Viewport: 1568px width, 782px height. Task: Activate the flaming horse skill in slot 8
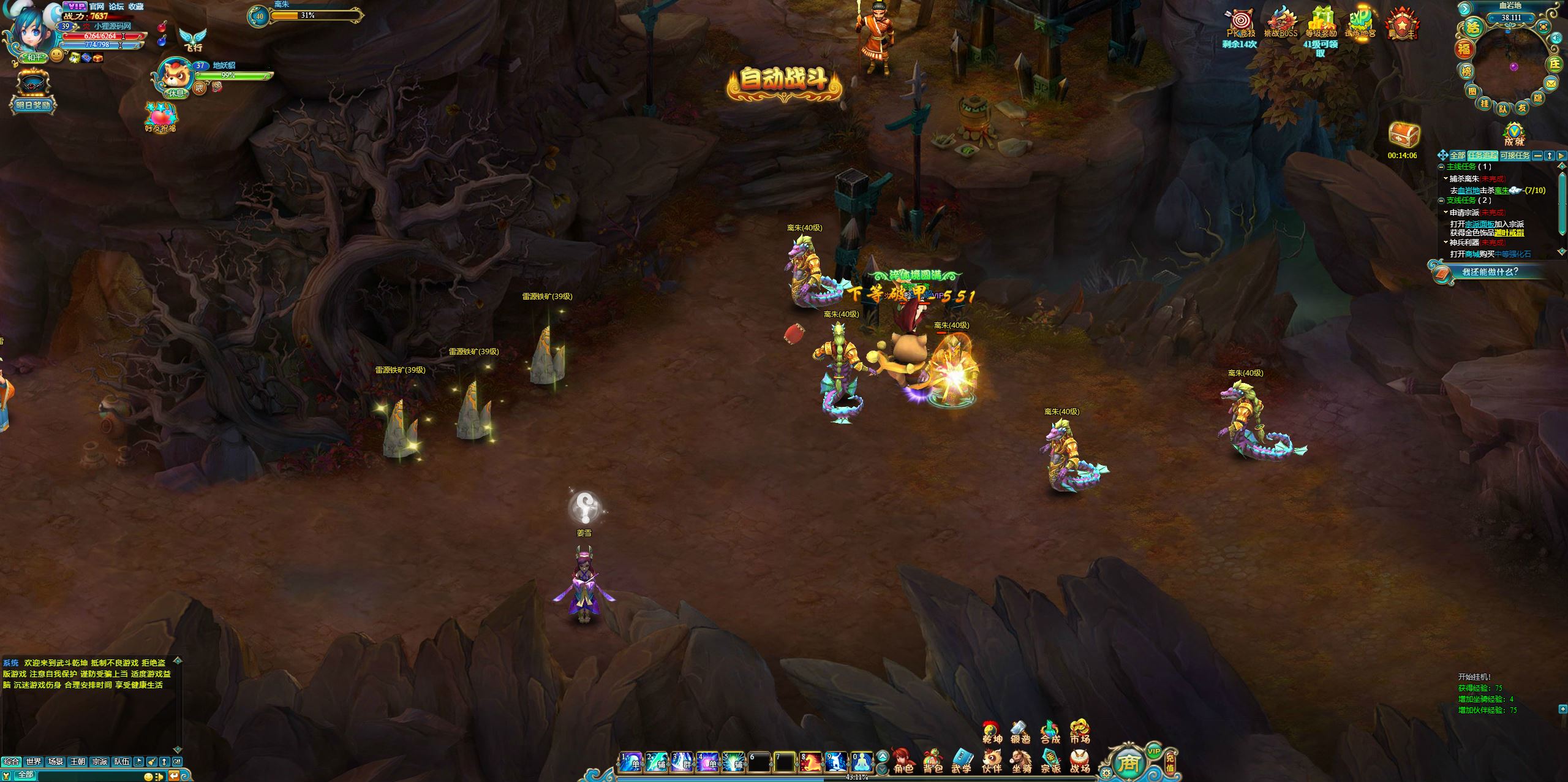[810, 762]
